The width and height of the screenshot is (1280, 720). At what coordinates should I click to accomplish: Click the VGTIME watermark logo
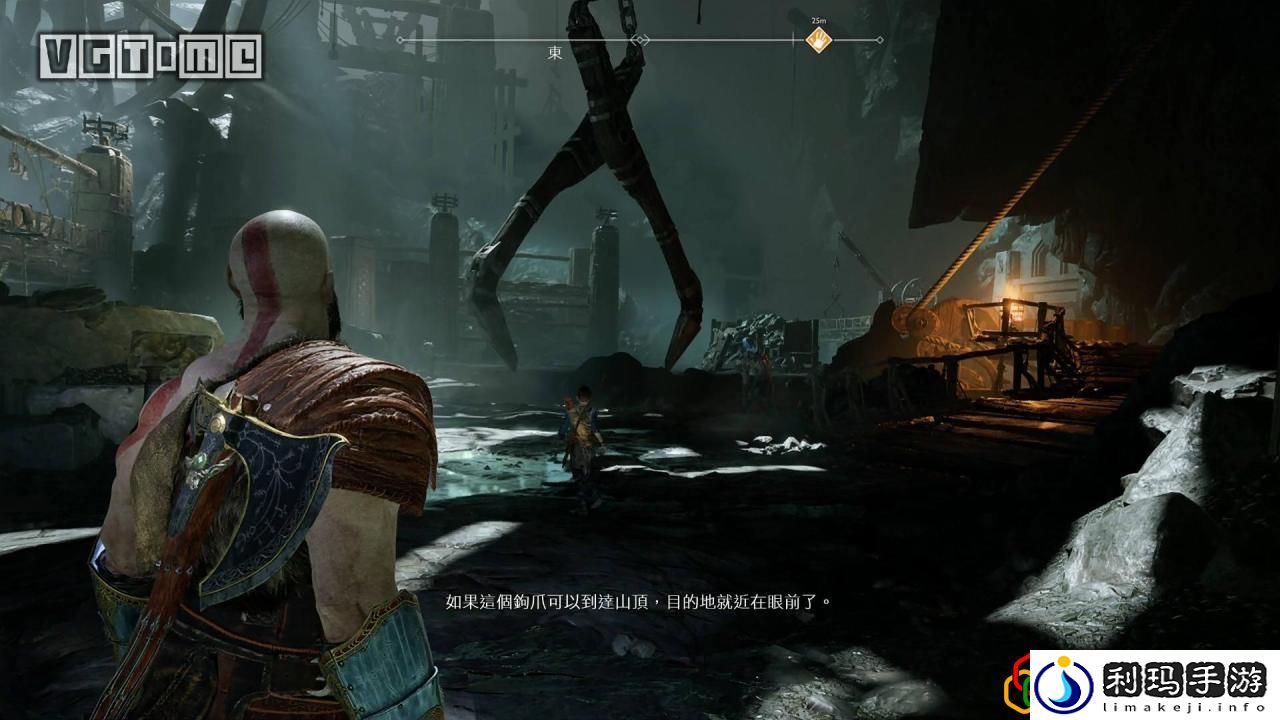(x=151, y=57)
